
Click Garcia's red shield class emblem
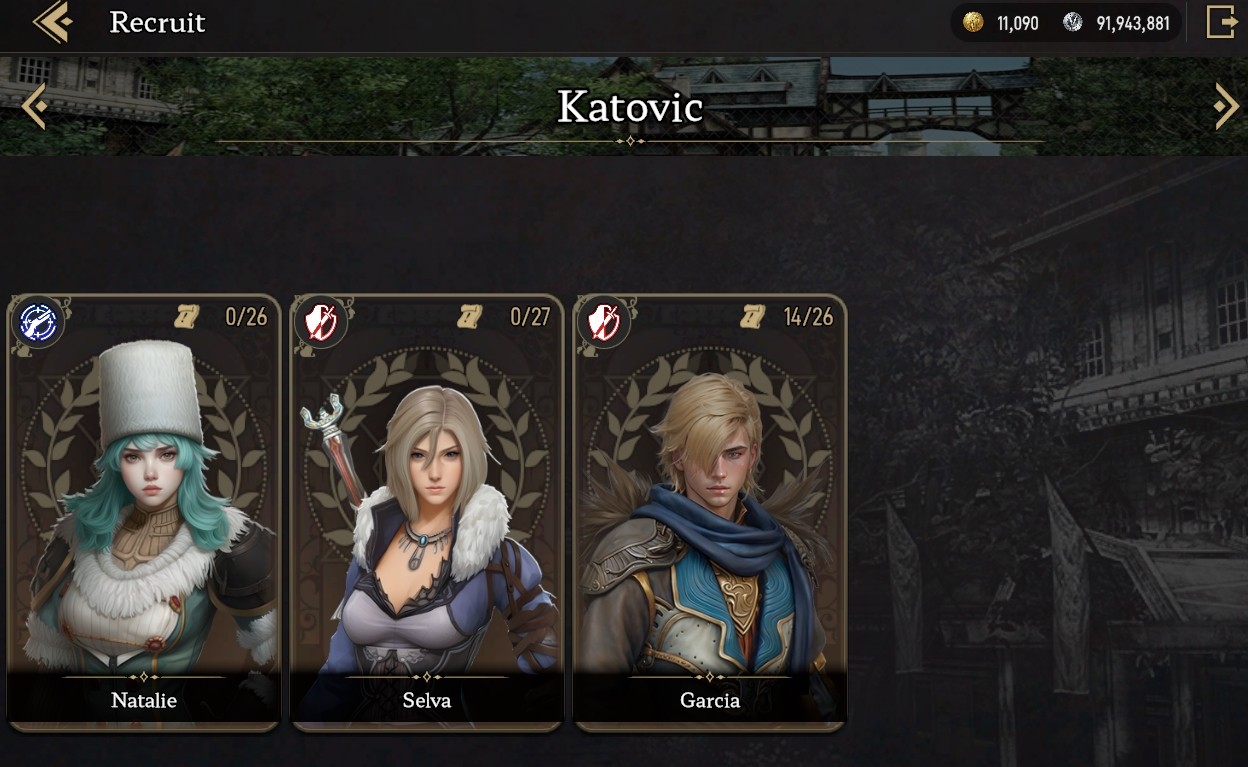pos(605,322)
